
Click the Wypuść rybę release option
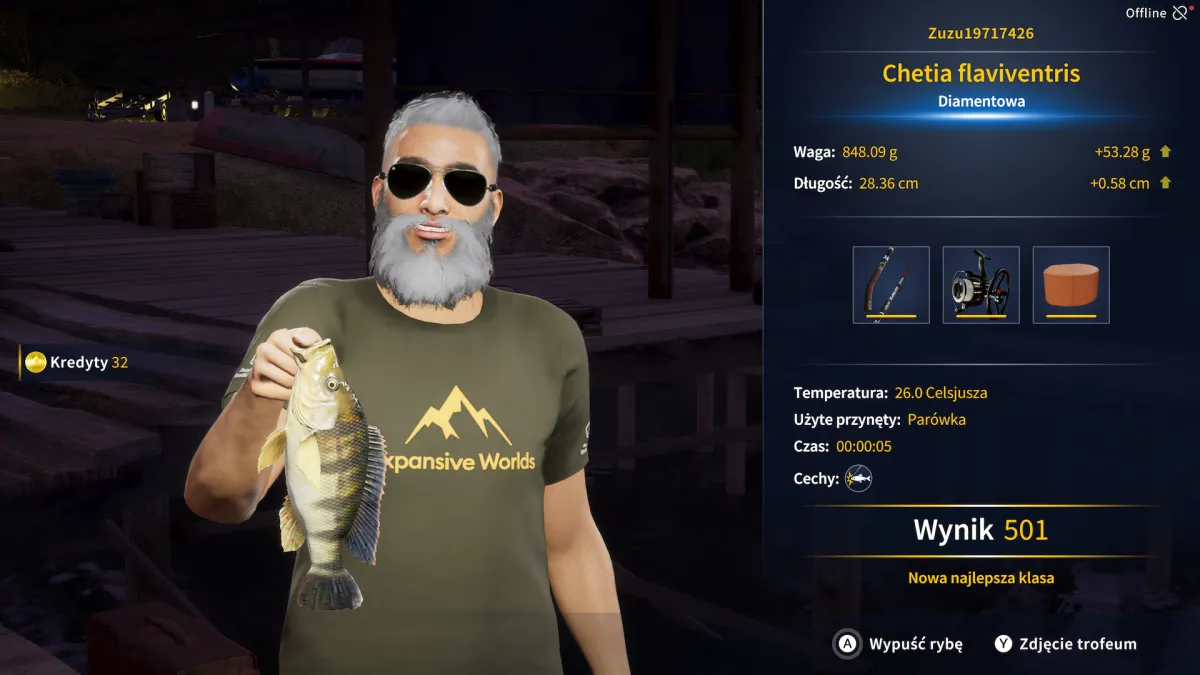pyautogui.click(x=899, y=644)
